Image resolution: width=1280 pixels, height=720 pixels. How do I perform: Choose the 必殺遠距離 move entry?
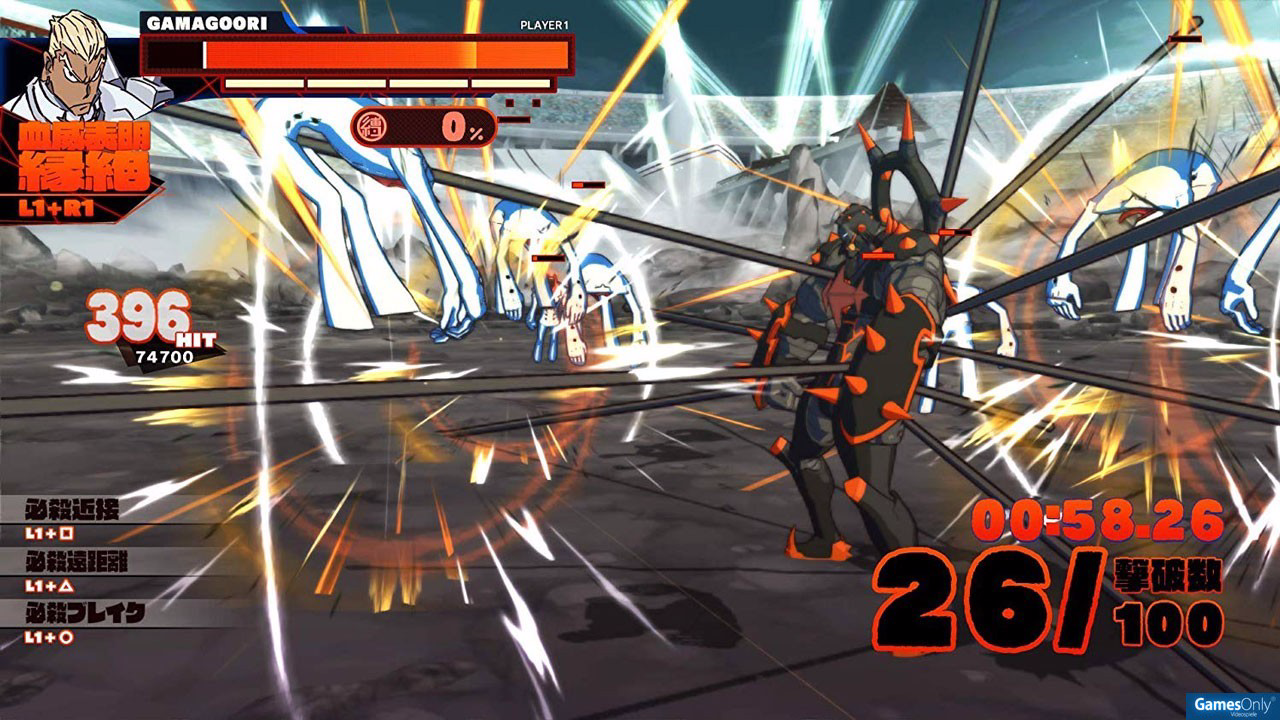78,571
